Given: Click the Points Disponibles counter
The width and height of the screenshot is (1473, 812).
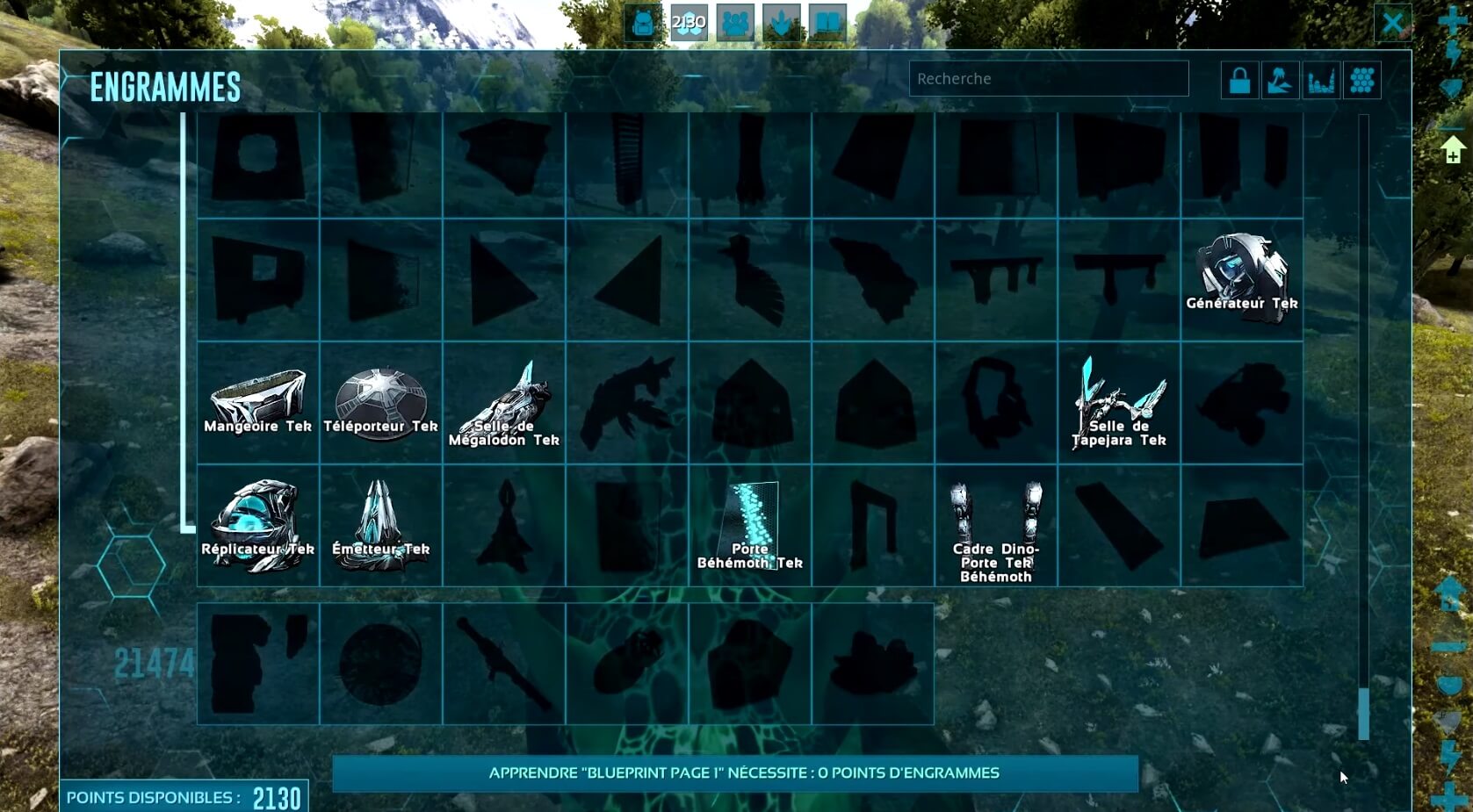Looking at the screenshot, I should point(184,796).
